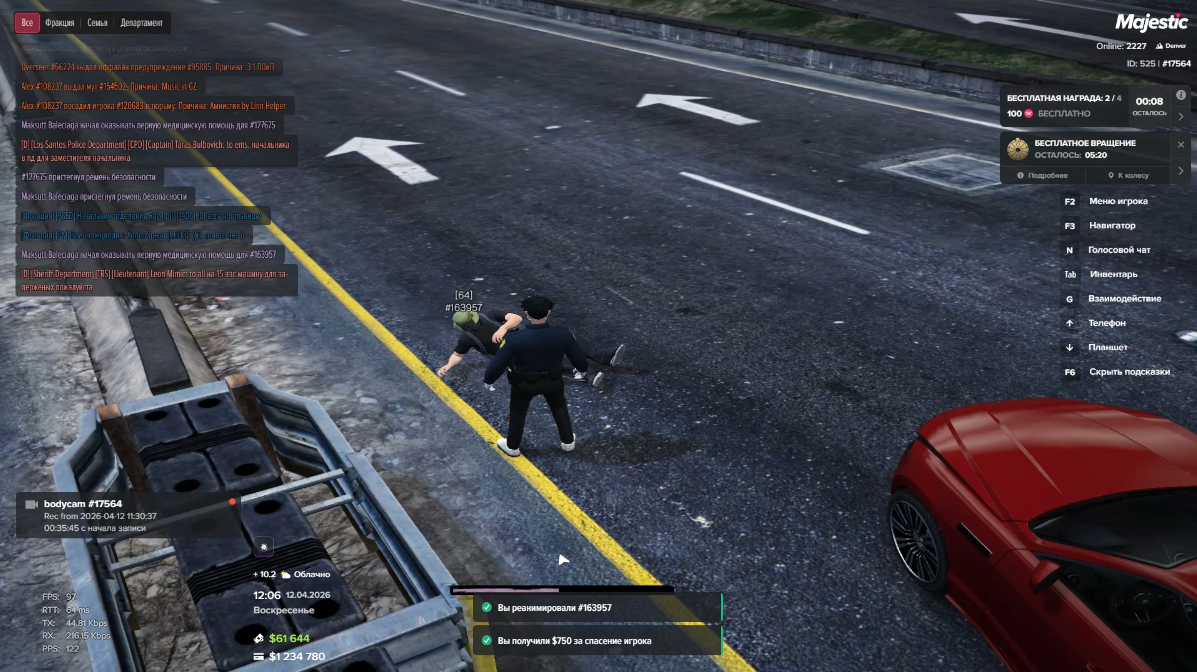1197x672 pixels.
Task: Expand the Бесплатное вращение panel arrow
Action: coord(1181,170)
